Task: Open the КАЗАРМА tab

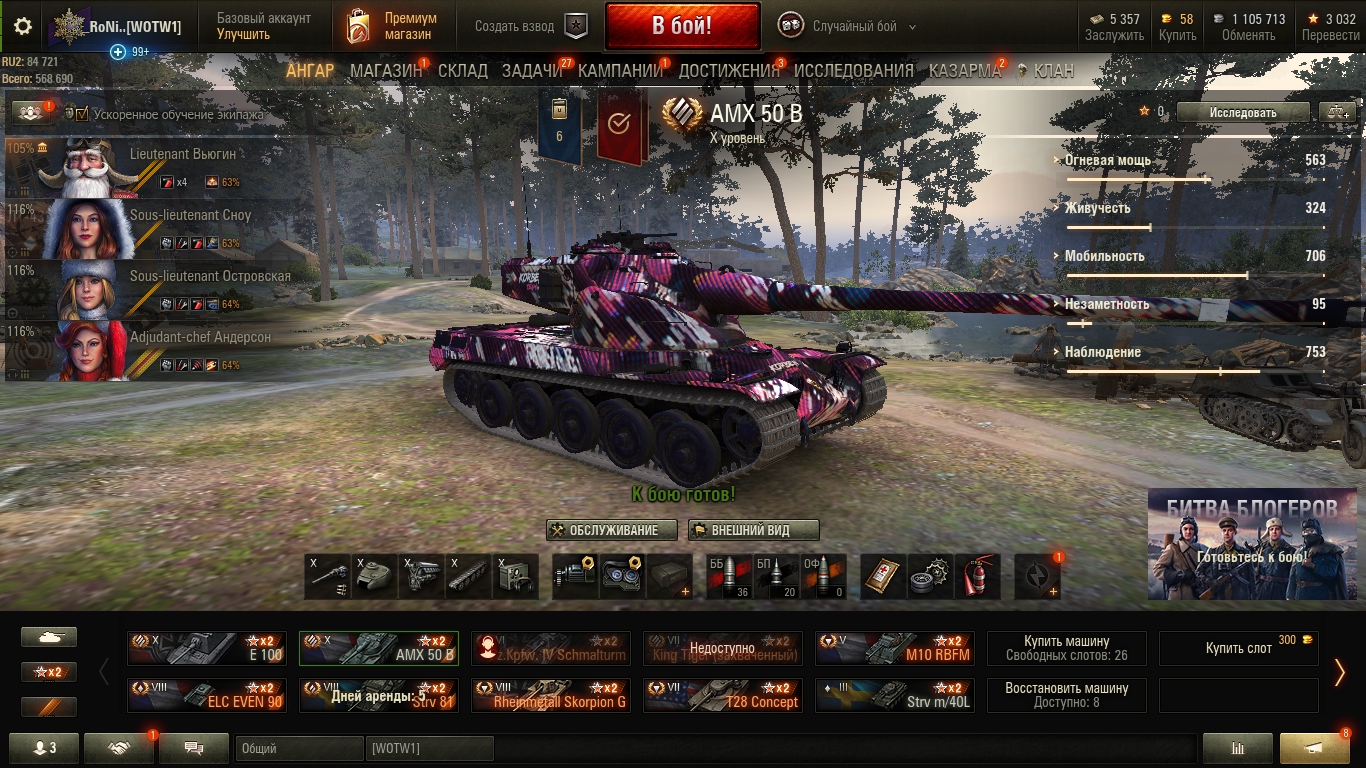Action: [964, 71]
